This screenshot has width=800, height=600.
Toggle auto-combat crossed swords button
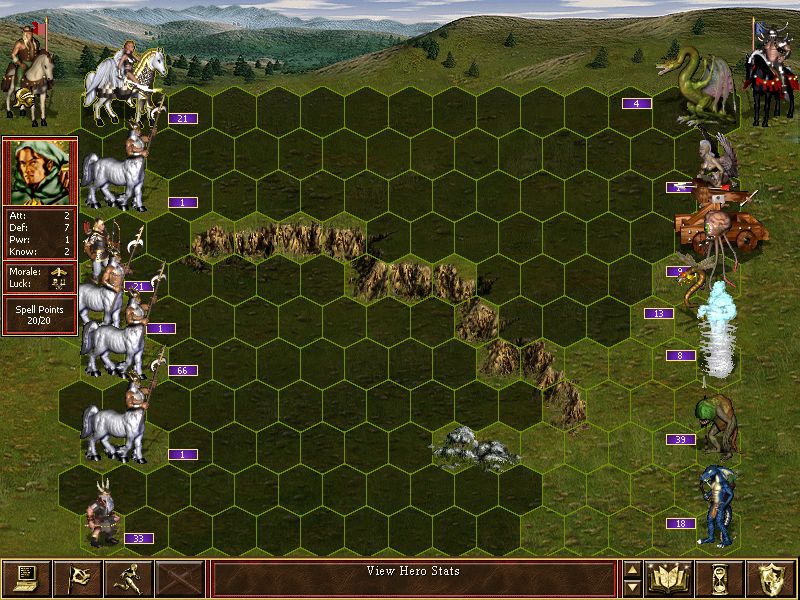[x=180, y=578]
